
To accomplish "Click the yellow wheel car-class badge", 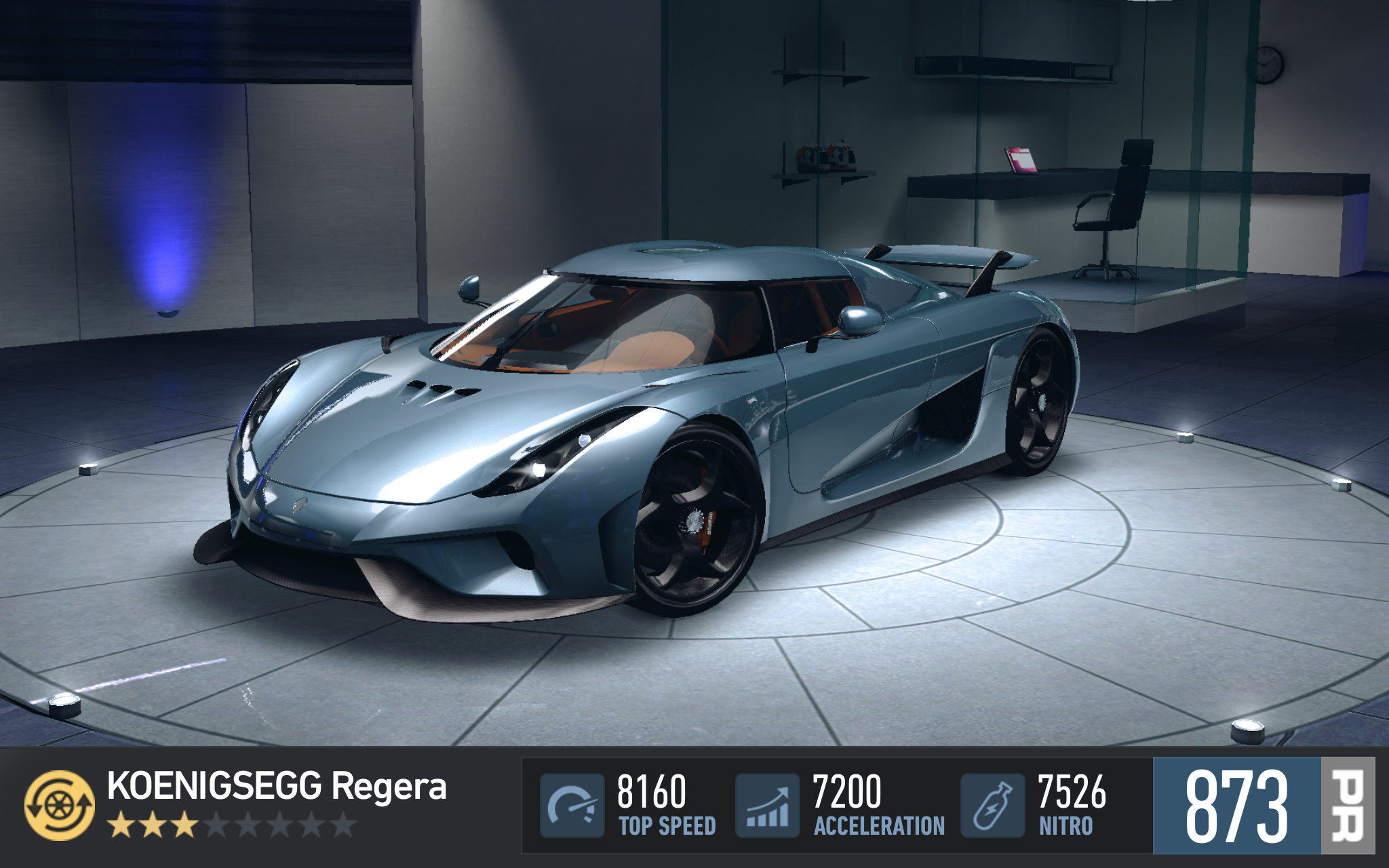I will point(60,805).
